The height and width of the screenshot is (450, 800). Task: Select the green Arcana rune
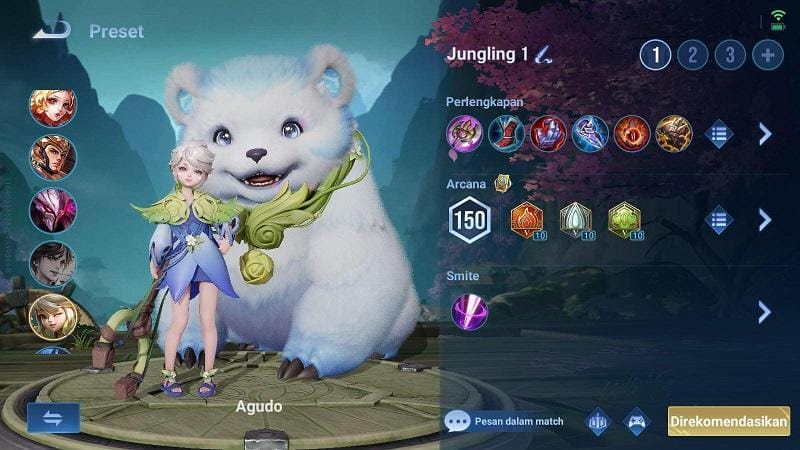[623, 219]
